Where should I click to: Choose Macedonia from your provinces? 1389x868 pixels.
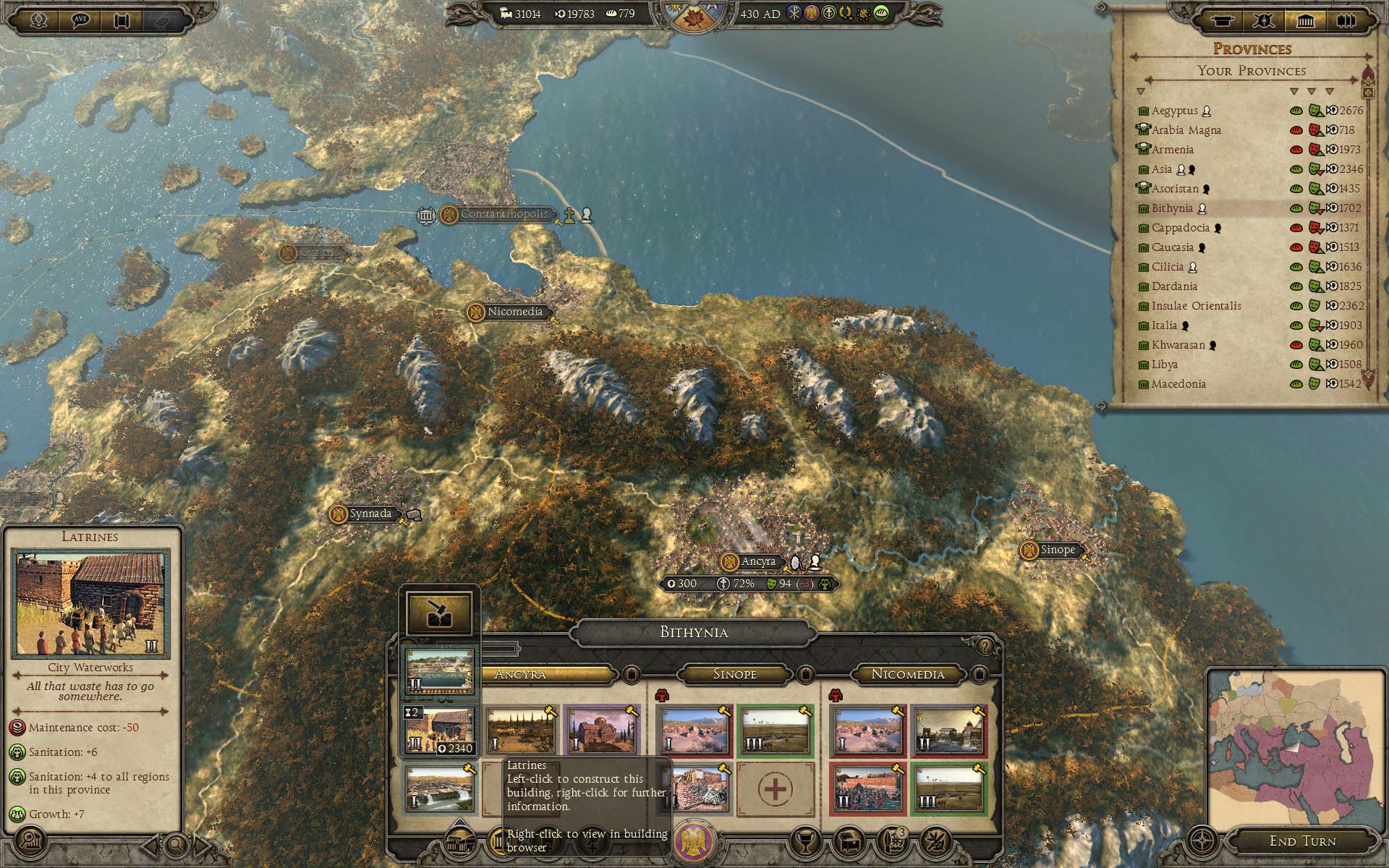pos(1178,384)
